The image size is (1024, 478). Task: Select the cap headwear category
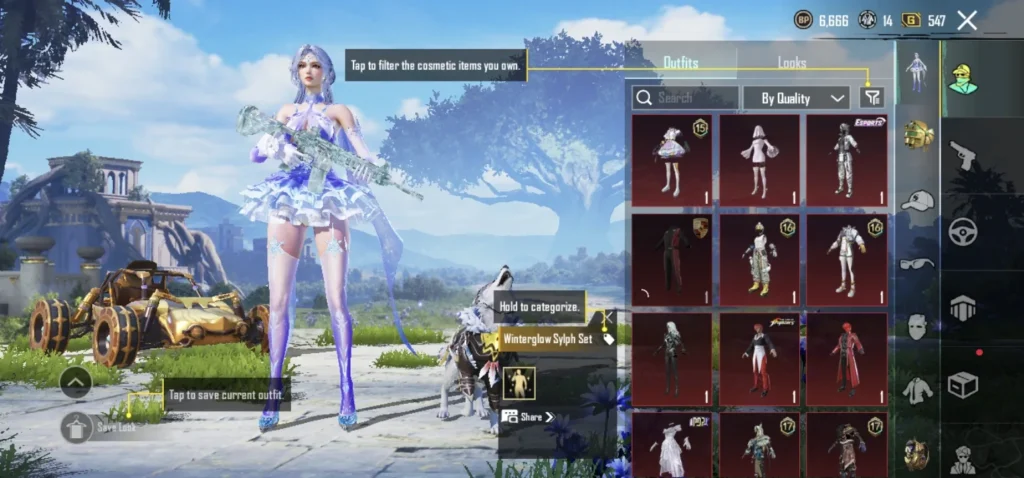pos(917,200)
